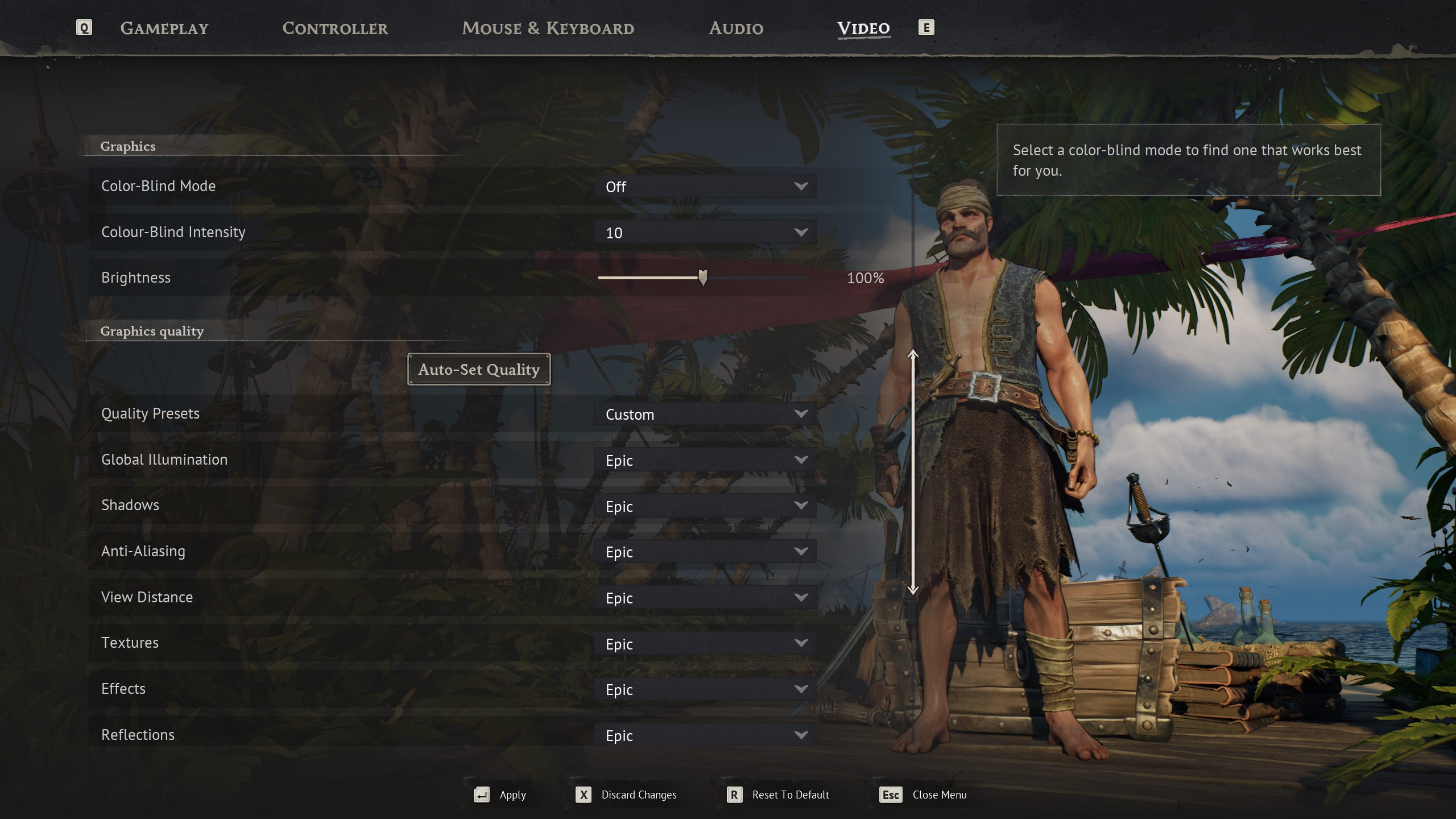Viewport: 1456px width, 819px height.
Task: Click the Q key cycle-left icon
Action: [84, 27]
